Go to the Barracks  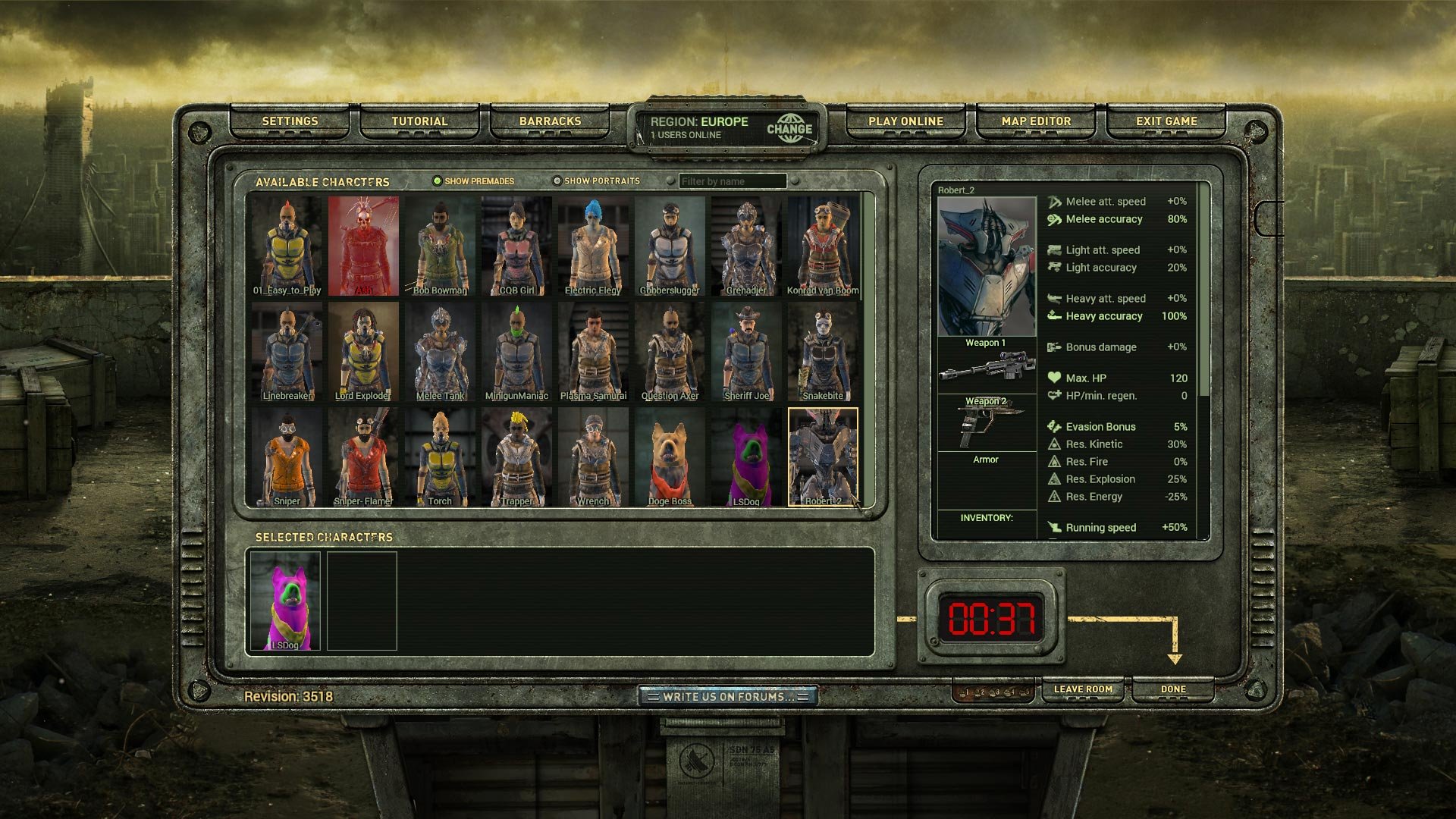coord(550,121)
